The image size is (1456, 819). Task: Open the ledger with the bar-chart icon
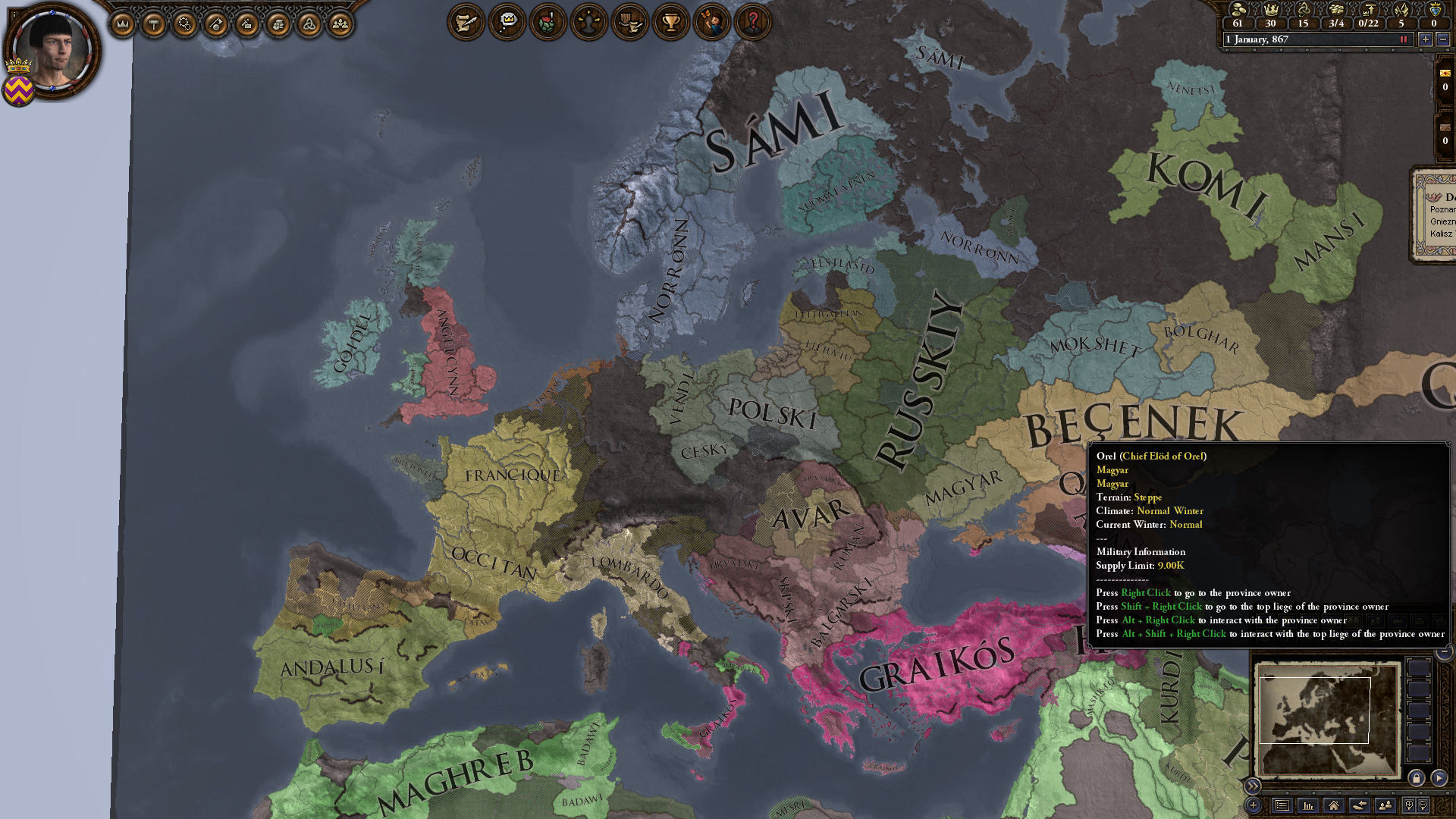point(1309,805)
